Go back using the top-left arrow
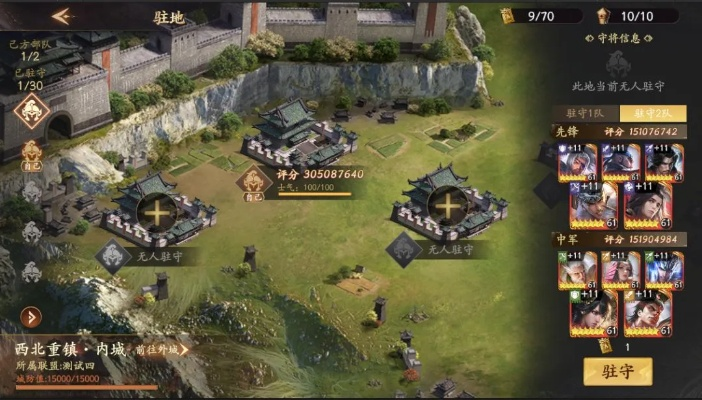This screenshot has width=702, height=400. 62,16
